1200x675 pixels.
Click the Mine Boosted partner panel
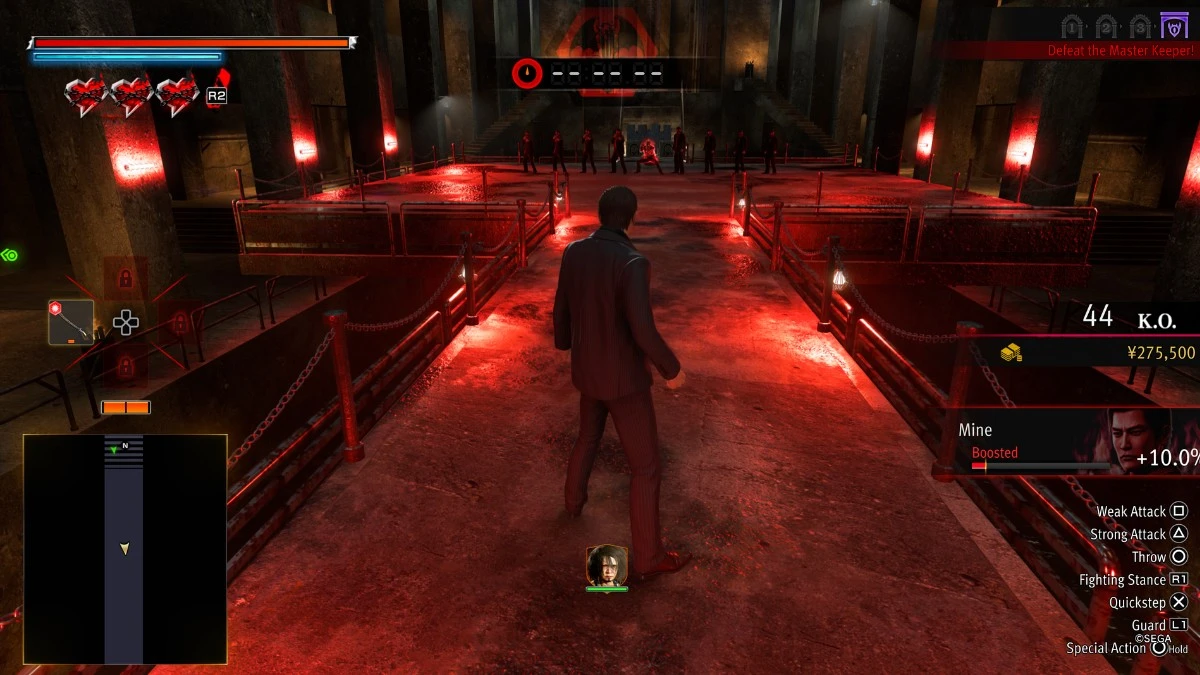pos(1075,442)
